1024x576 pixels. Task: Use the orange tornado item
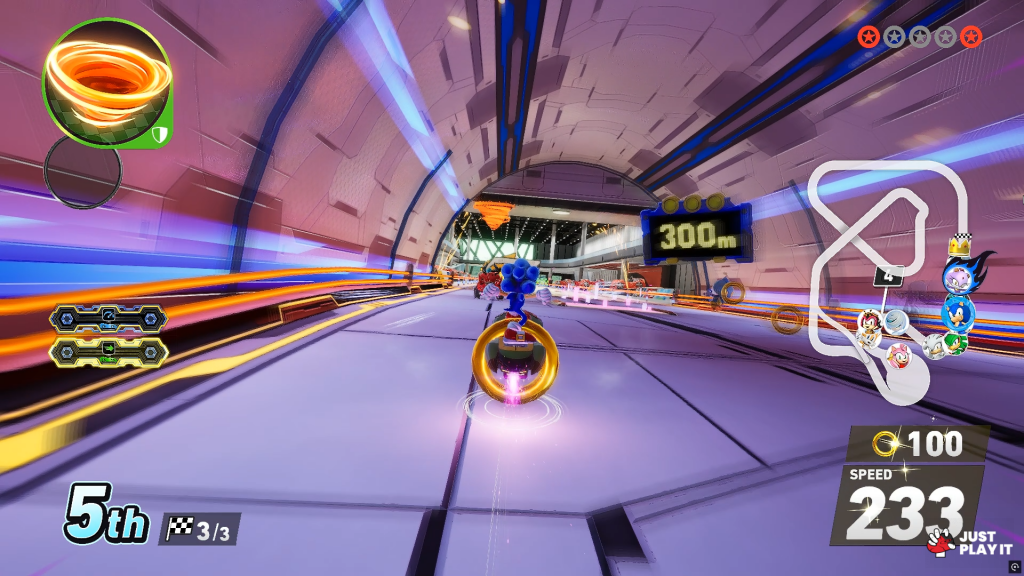pos(105,82)
